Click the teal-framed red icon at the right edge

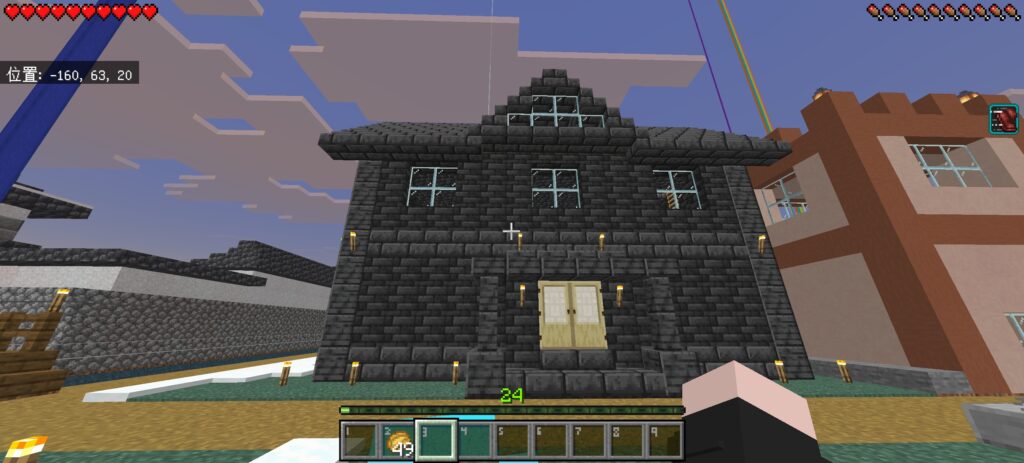click(x=1003, y=119)
